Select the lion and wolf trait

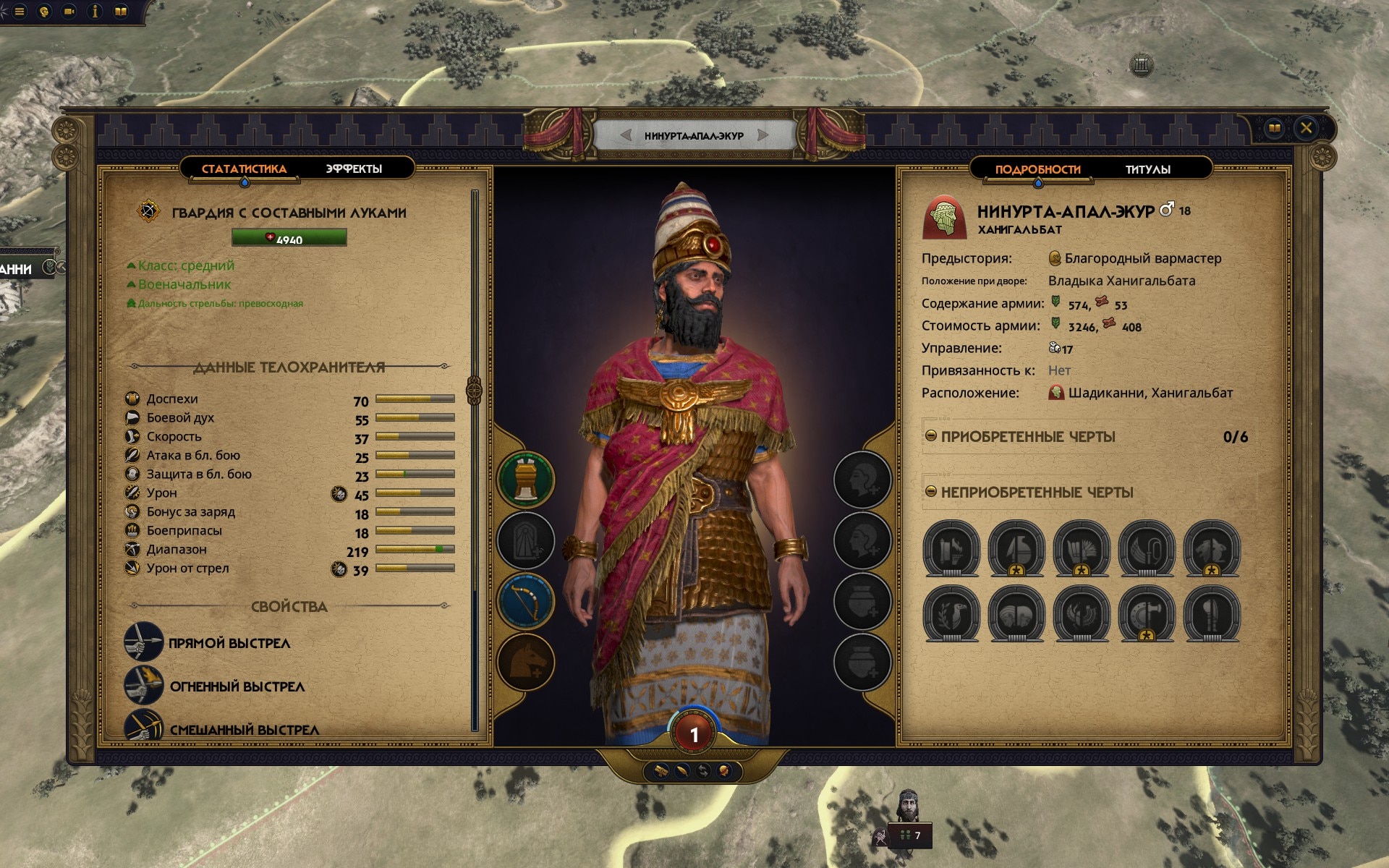click(x=1212, y=549)
